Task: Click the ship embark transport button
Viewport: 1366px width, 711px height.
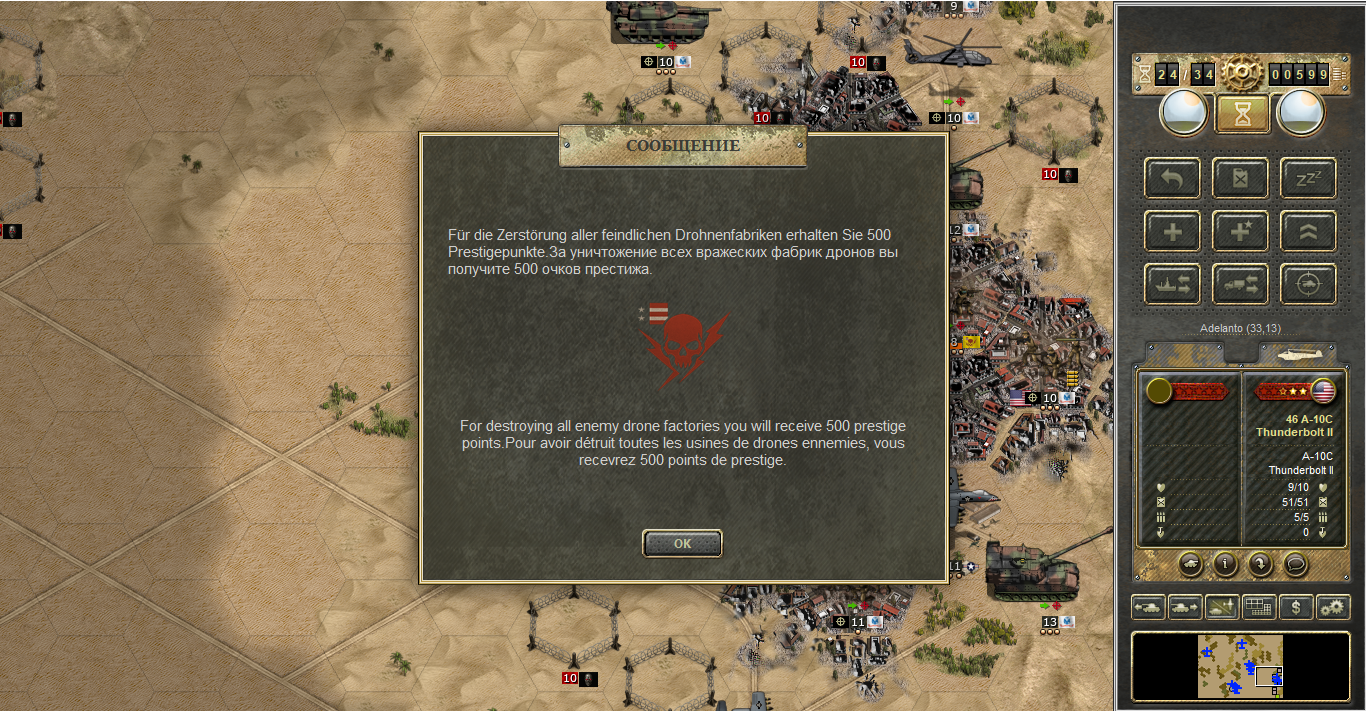Action: [x=1172, y=284]
